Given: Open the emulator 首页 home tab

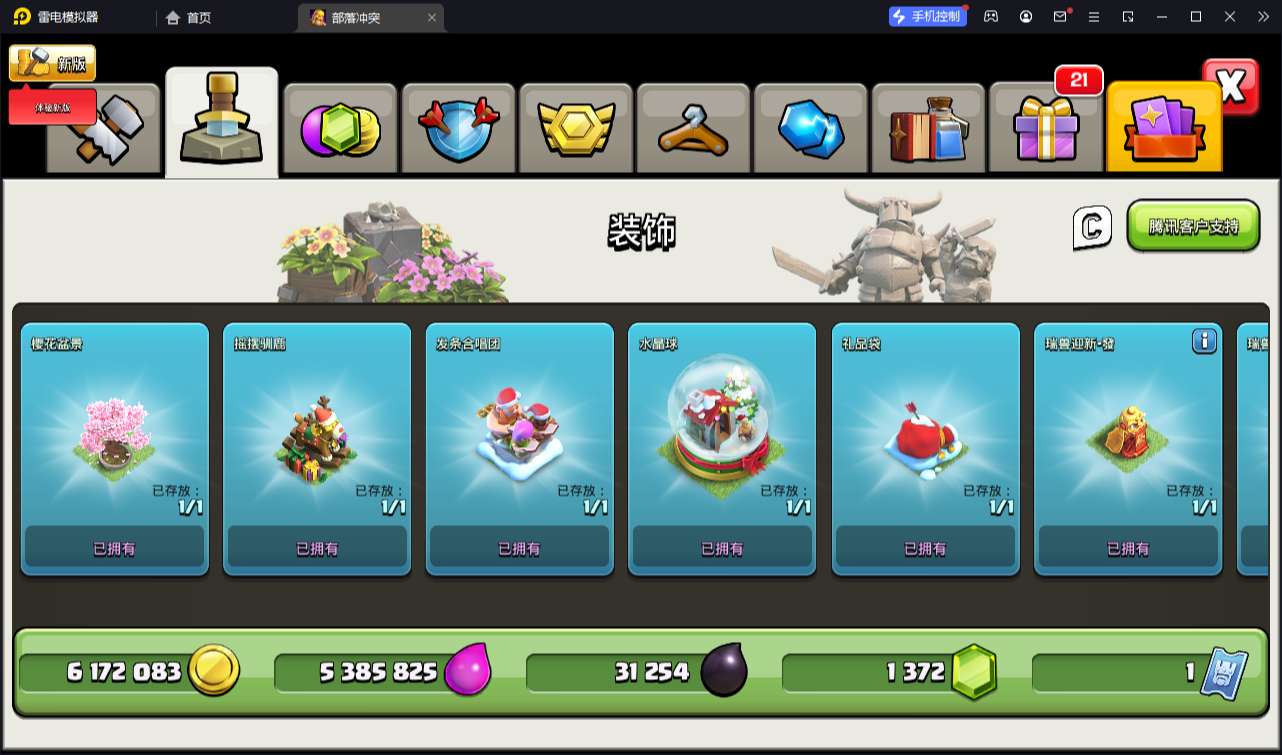Looking at the screenshot, I should click(x=188, y=17).
